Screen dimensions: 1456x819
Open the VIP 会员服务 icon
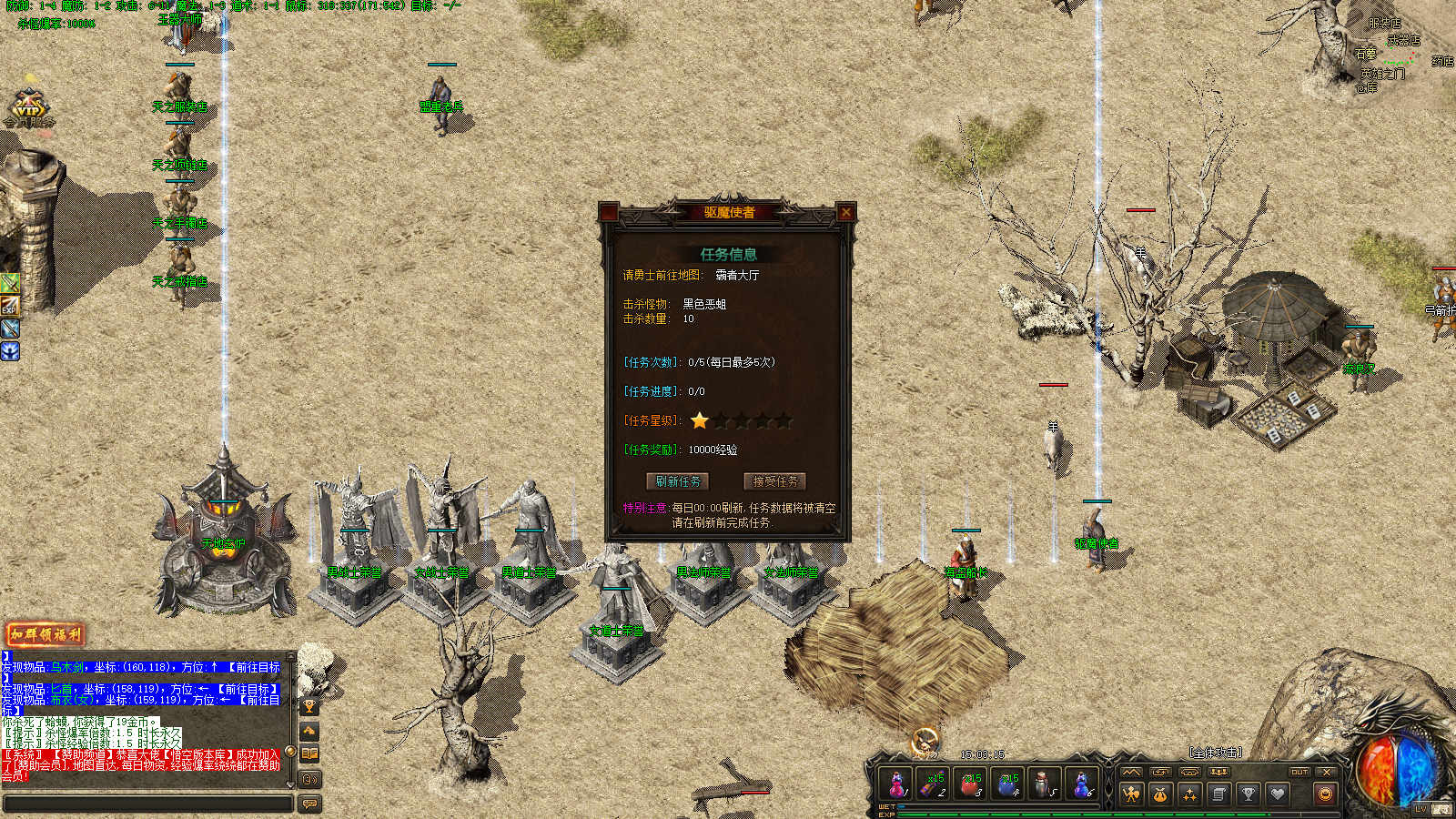[x=28, y=108]
